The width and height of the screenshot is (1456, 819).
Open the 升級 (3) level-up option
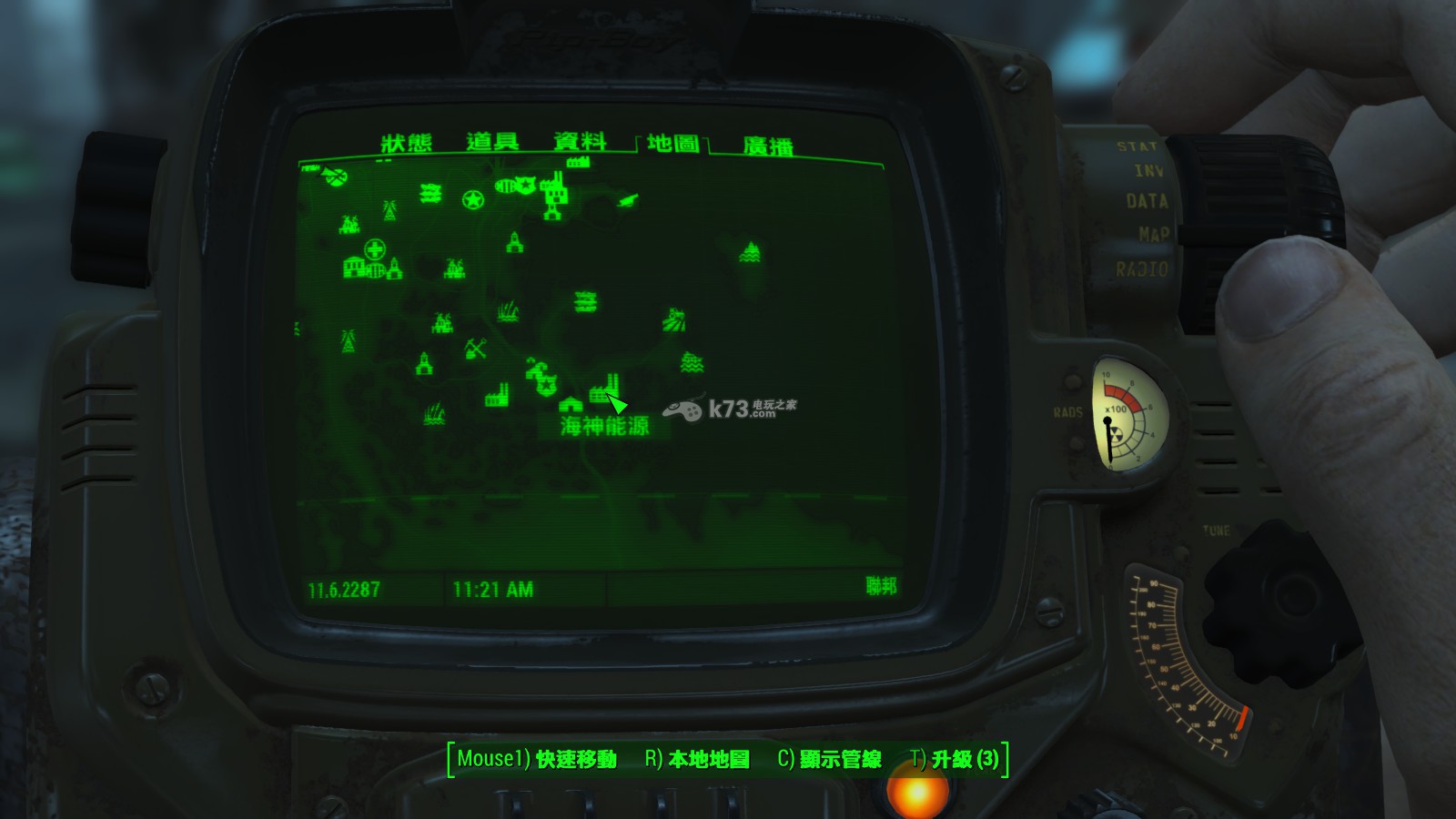tap(955, 759)
